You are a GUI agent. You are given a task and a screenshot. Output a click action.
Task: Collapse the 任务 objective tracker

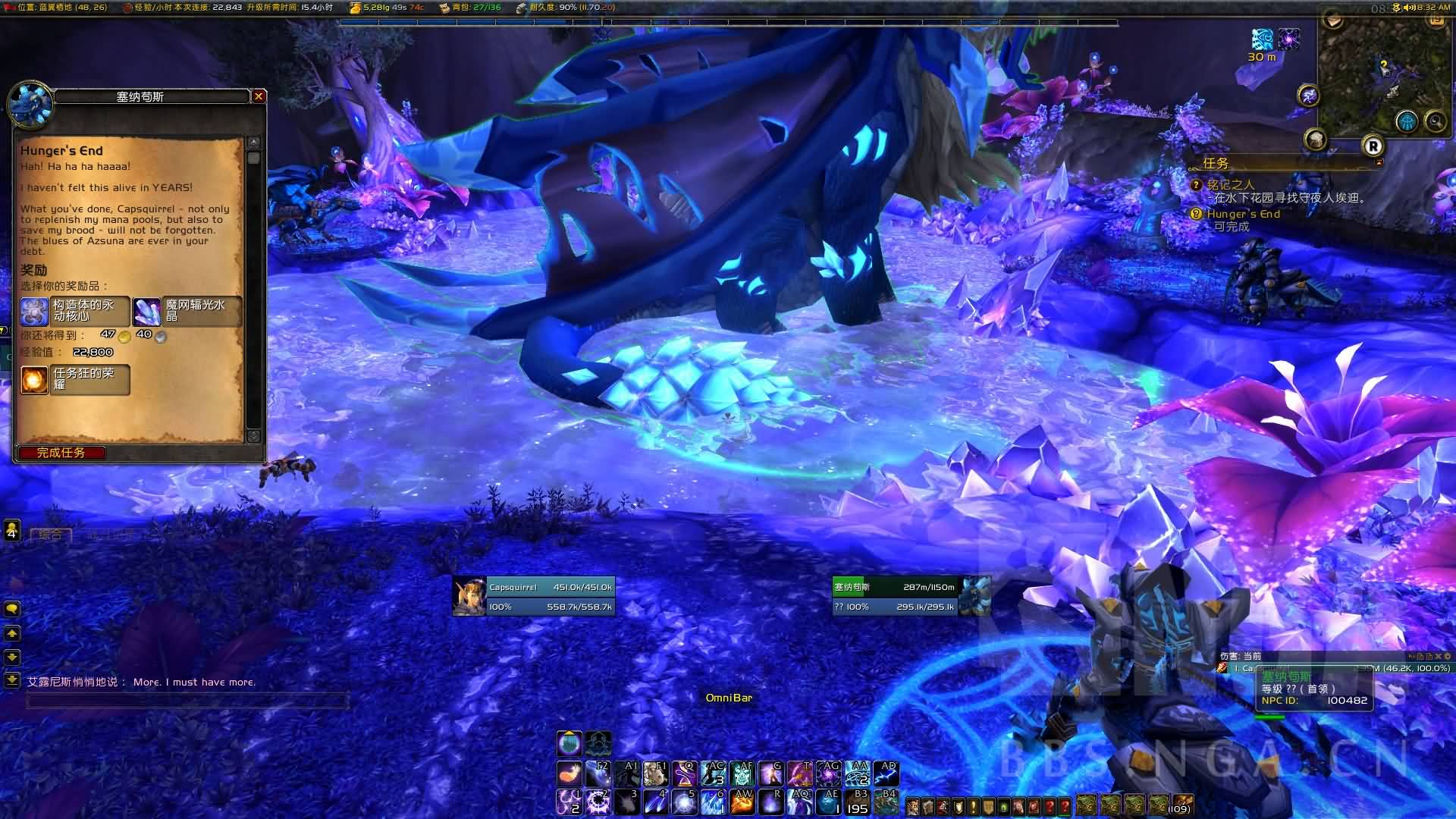pyautogui.click(x=1379, y=162)
